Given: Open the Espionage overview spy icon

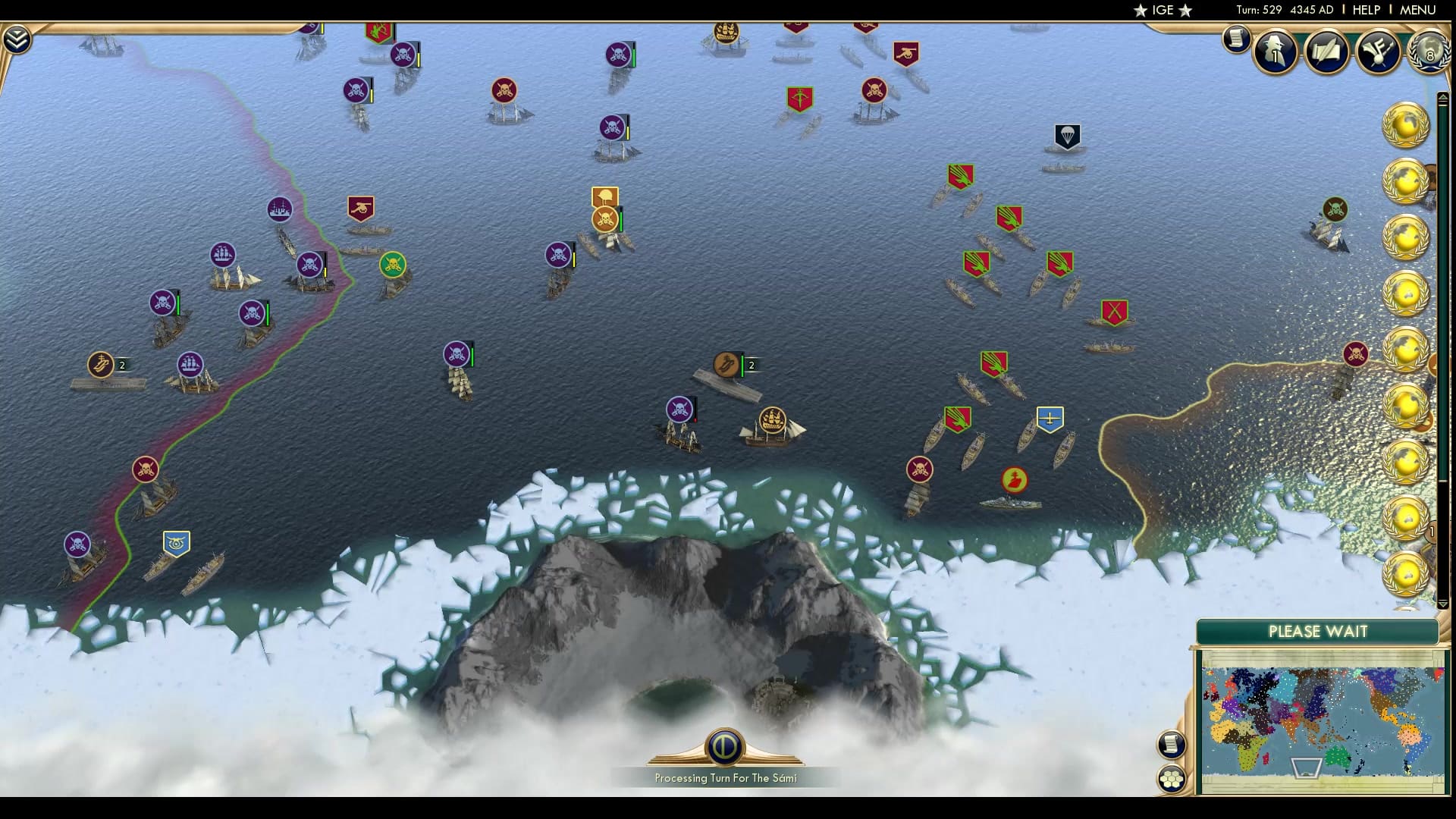Looking at the screenshot, I should [1274, 52].
